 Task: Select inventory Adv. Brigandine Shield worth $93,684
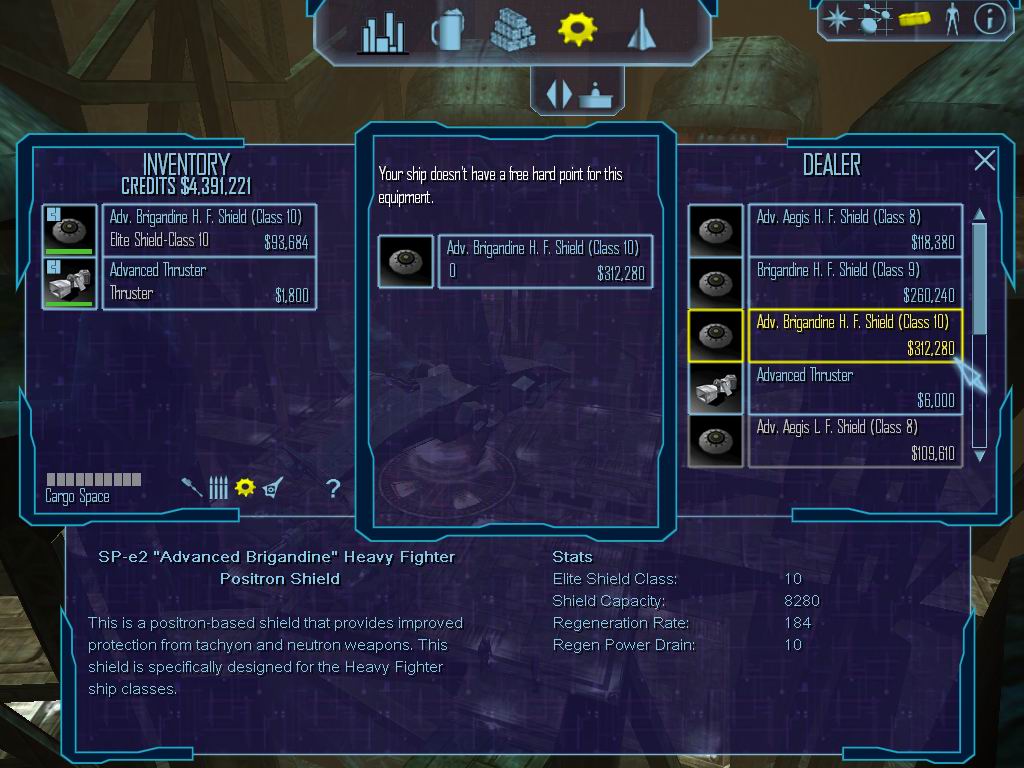pos(208,230)
